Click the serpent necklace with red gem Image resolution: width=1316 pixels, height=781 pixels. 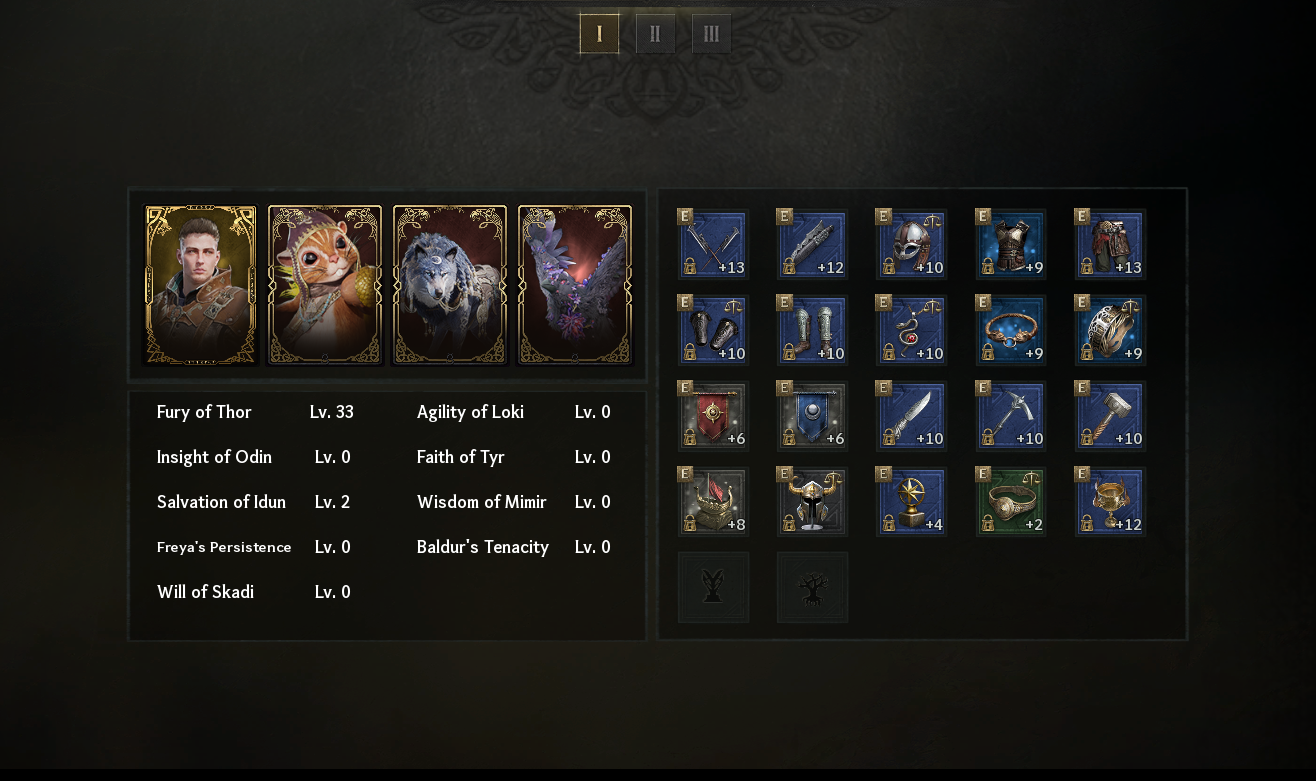click(x=911, y=330)
